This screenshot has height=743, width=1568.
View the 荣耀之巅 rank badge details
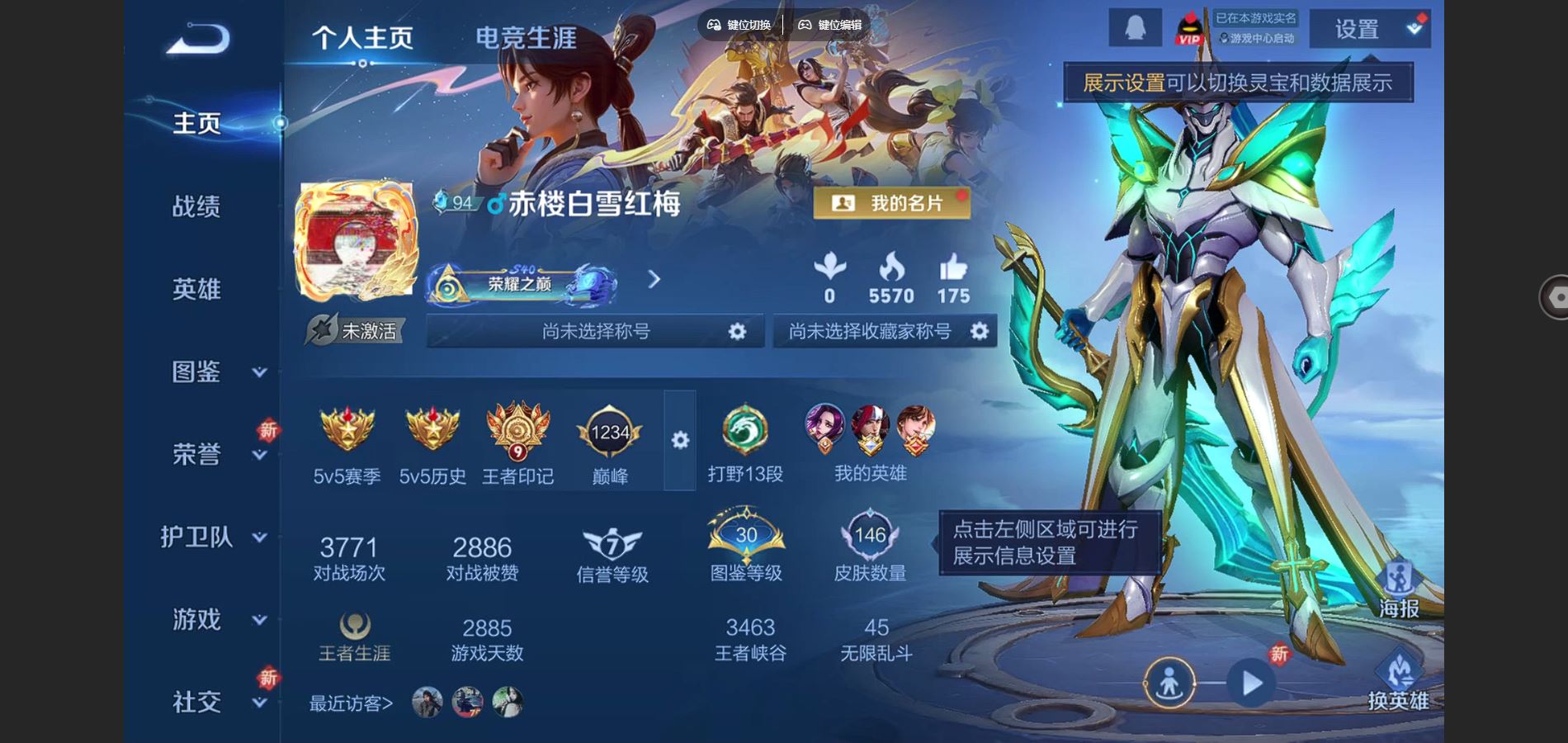[x=522, y=283]
